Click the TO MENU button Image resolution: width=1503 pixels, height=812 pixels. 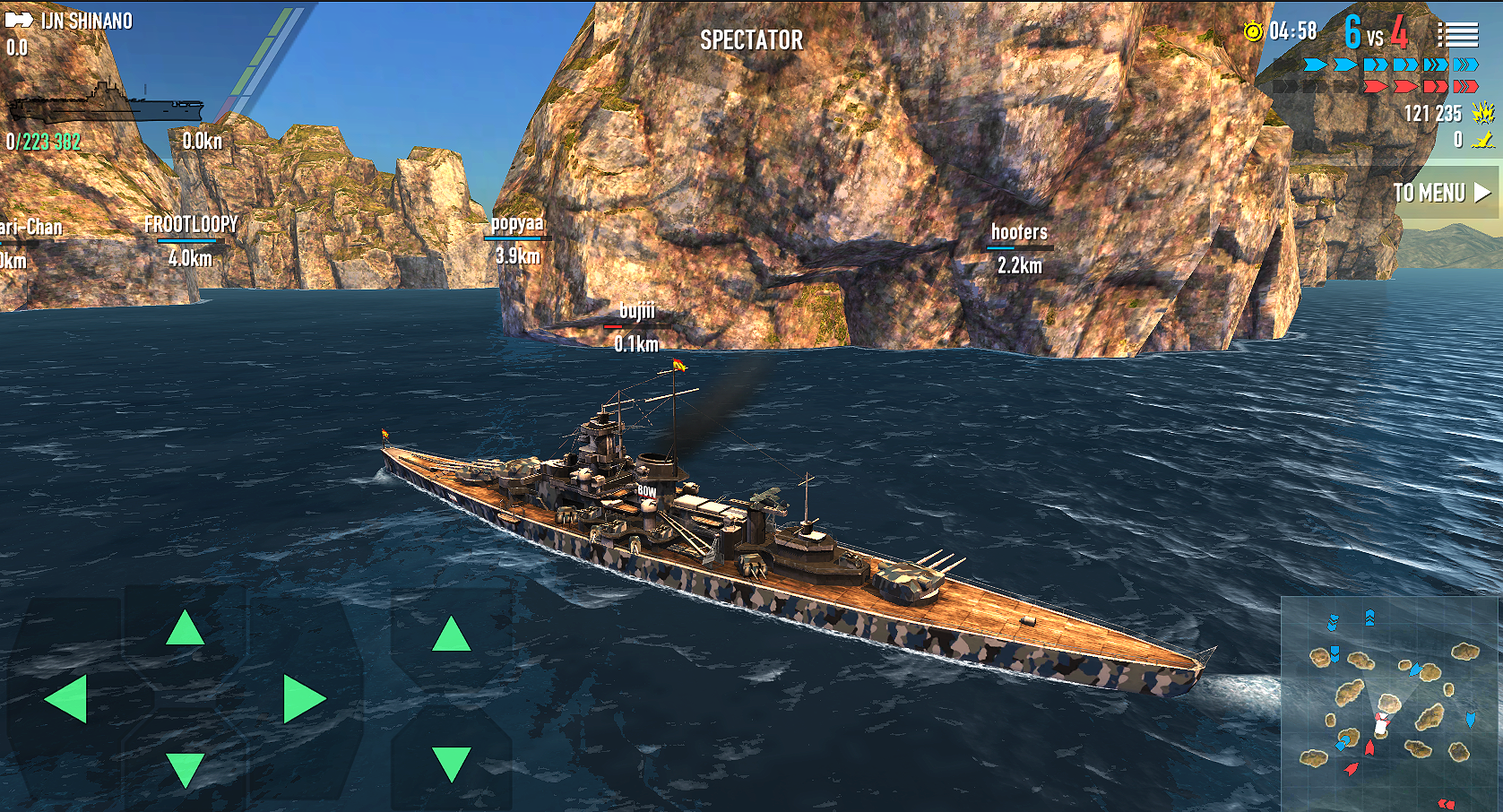click(1430, 193)
